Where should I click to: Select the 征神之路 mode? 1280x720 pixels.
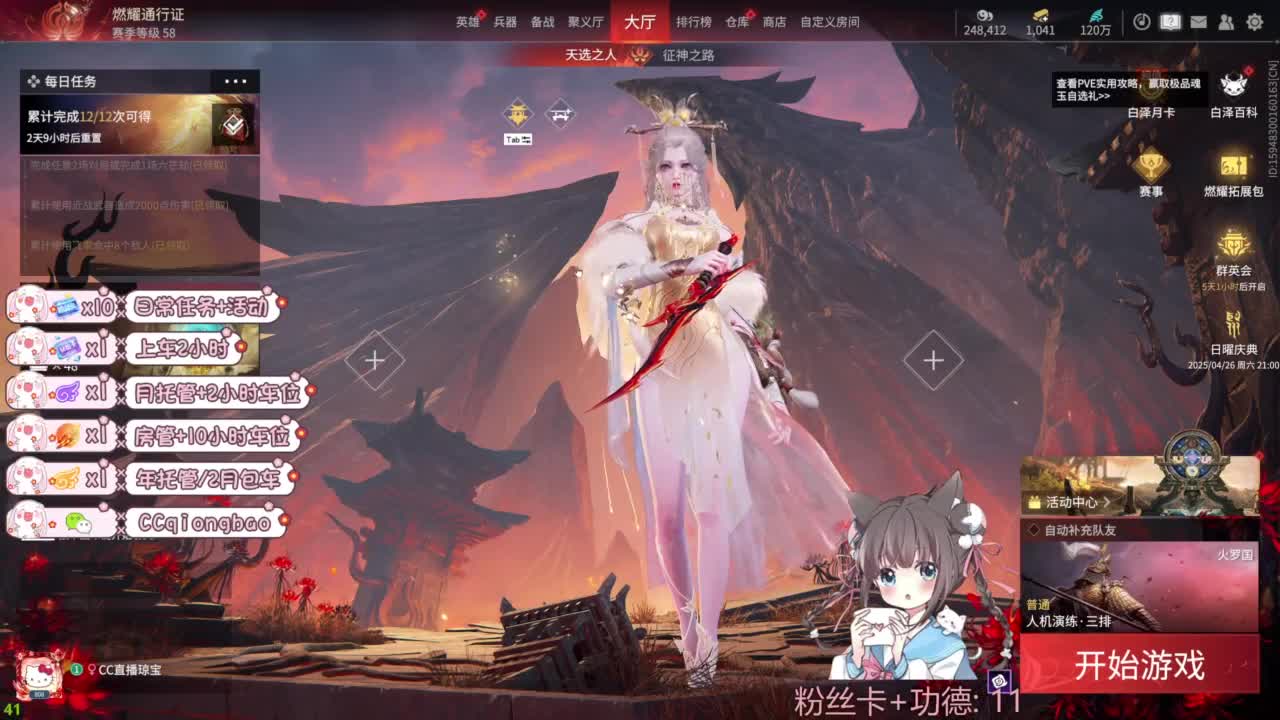tap(688, 58)
